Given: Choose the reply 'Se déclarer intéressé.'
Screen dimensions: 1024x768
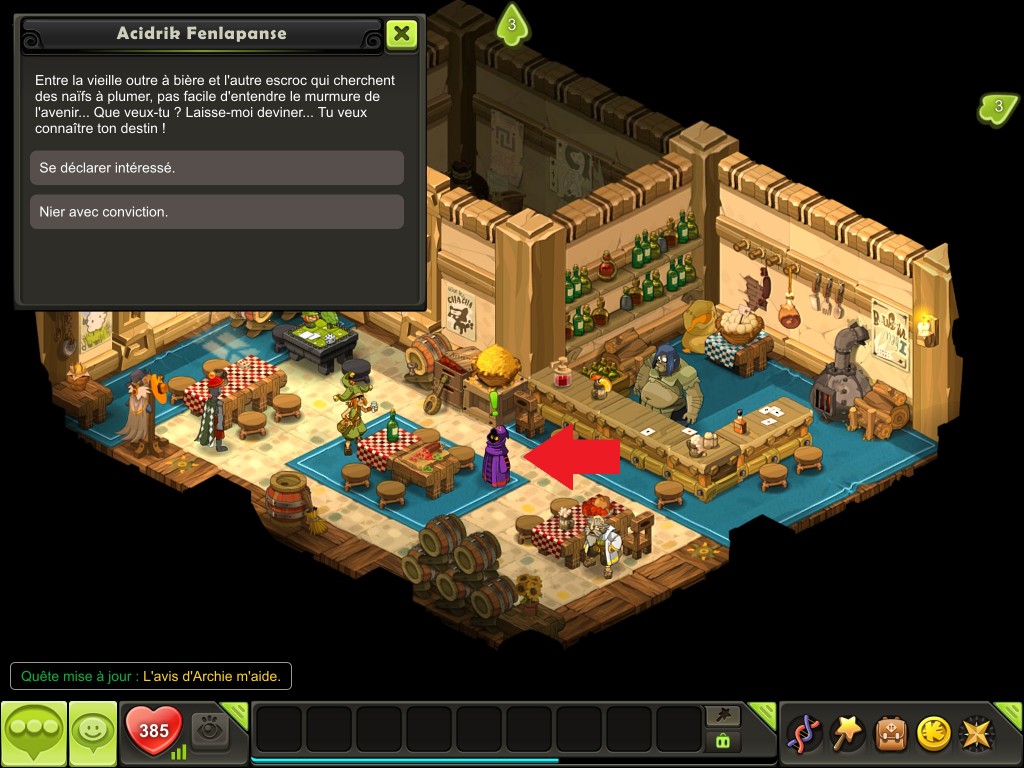Looking at the screenshot, I should click(217, 168).
